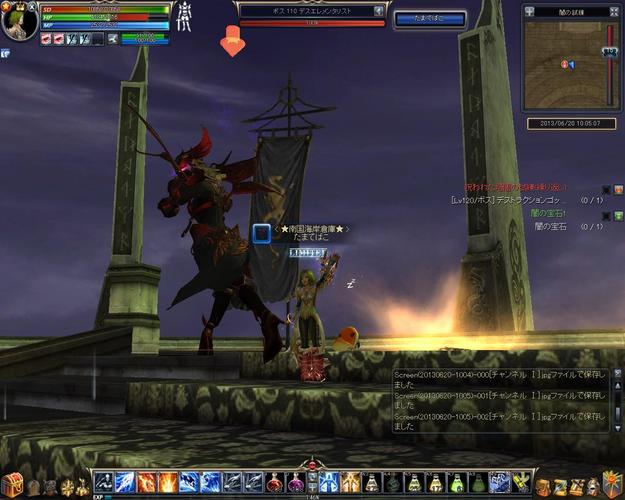The height and width of the screenshot is (500, 625).
Task: Open the gift box icon at bottom-right corner
Action: 612,483
